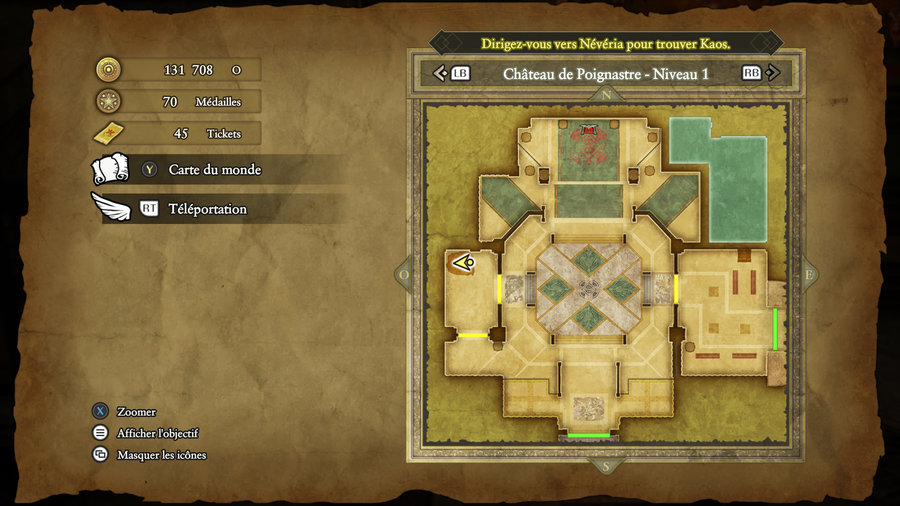The image size is (900, 506).
Task: Click the green south exit marker
Action: (x=588, y=436)
